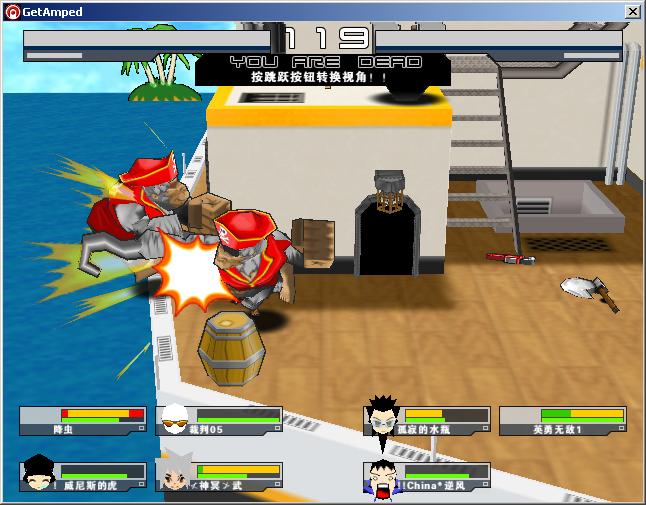Choose the 神冥メ武 player panel
This screenshot has width=646, height=505.
[x=220, y=477]
